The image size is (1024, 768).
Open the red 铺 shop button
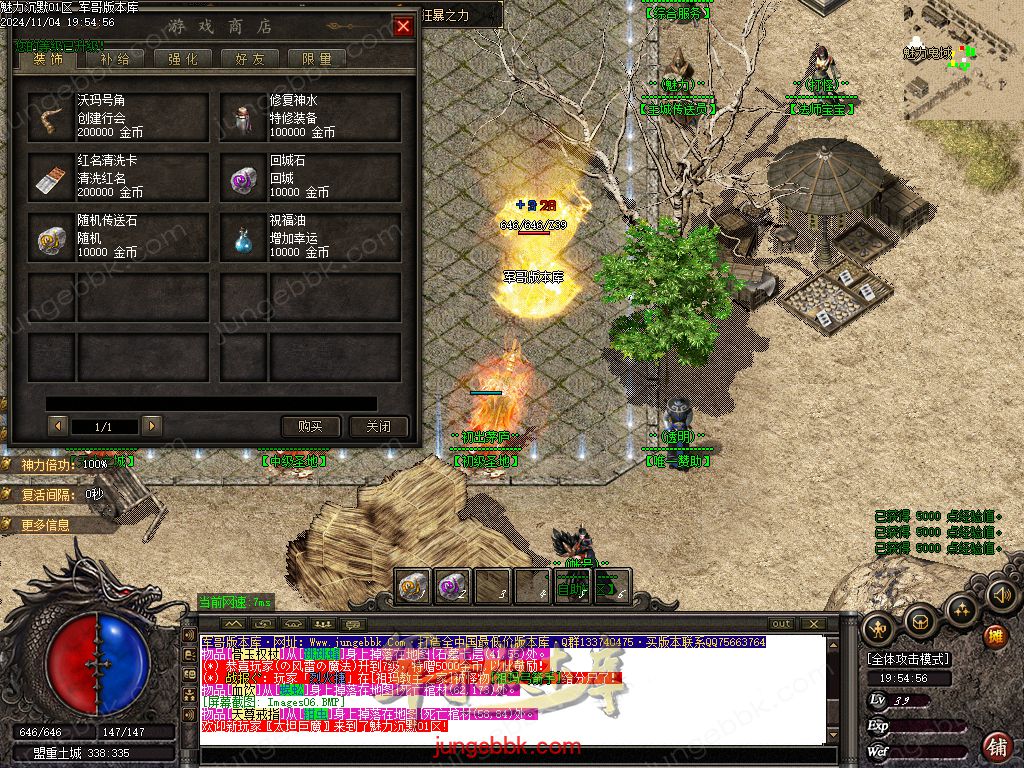[997, 745]
